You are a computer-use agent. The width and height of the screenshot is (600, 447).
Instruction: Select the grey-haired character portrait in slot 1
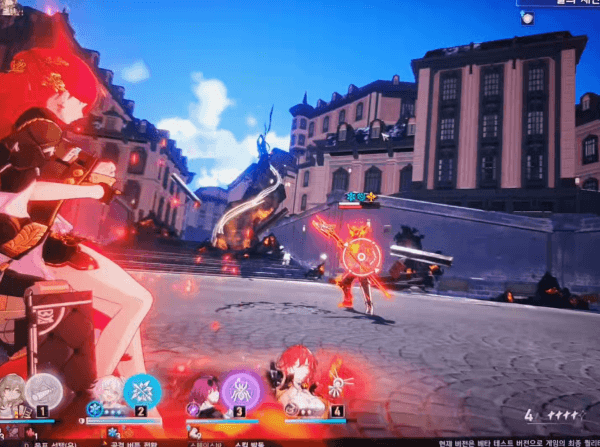[x=13, y=391]
